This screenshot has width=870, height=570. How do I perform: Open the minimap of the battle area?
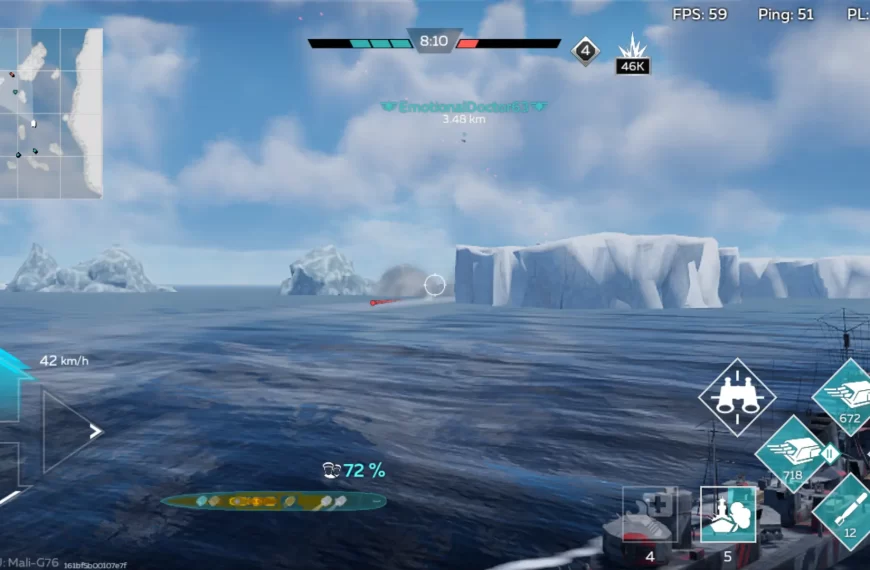click(x=50, y=112)
